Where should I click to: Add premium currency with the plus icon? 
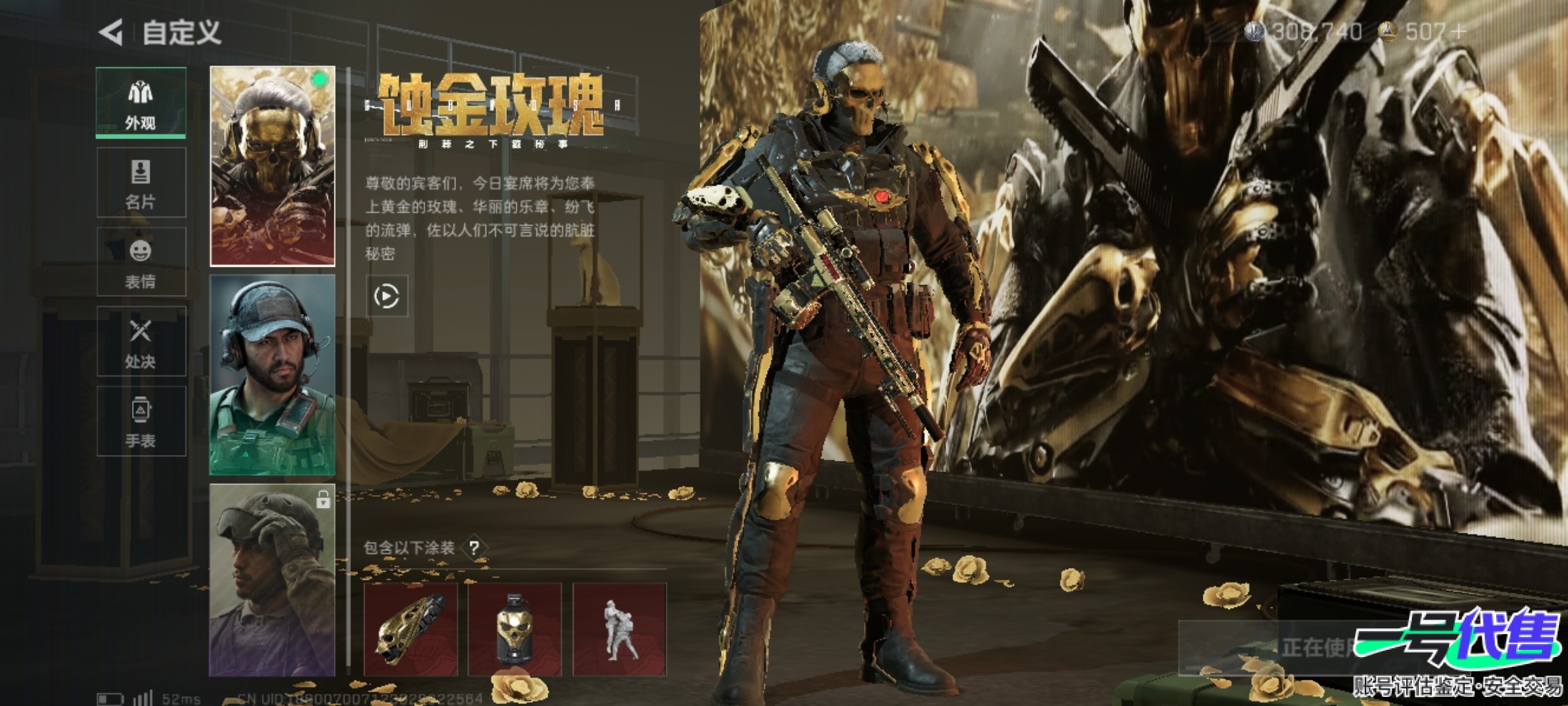point(1458,31)
